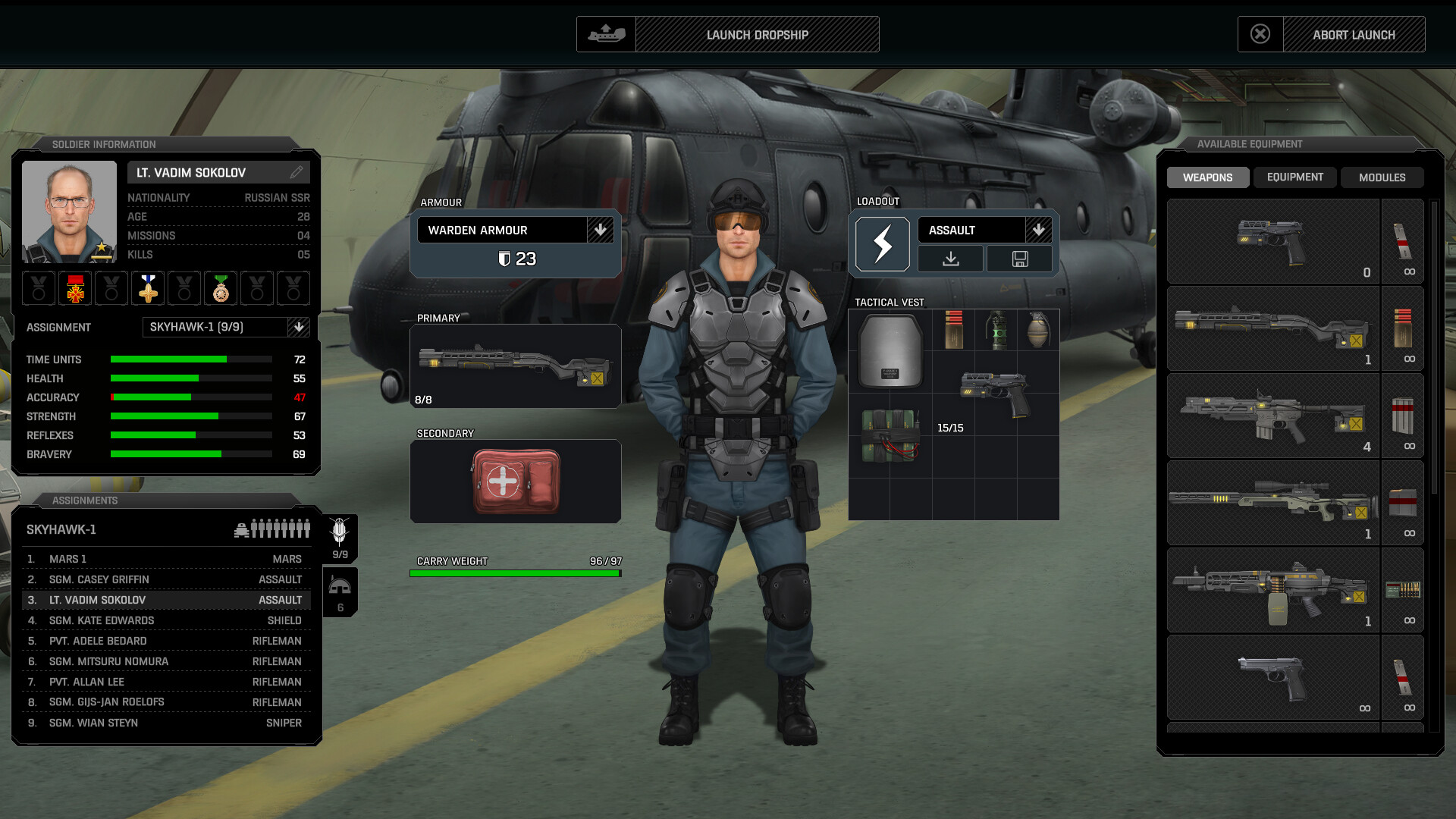Click the helmet icon showing 6
The width and height of the screenshot is (1456, 819).
(339, 590)
